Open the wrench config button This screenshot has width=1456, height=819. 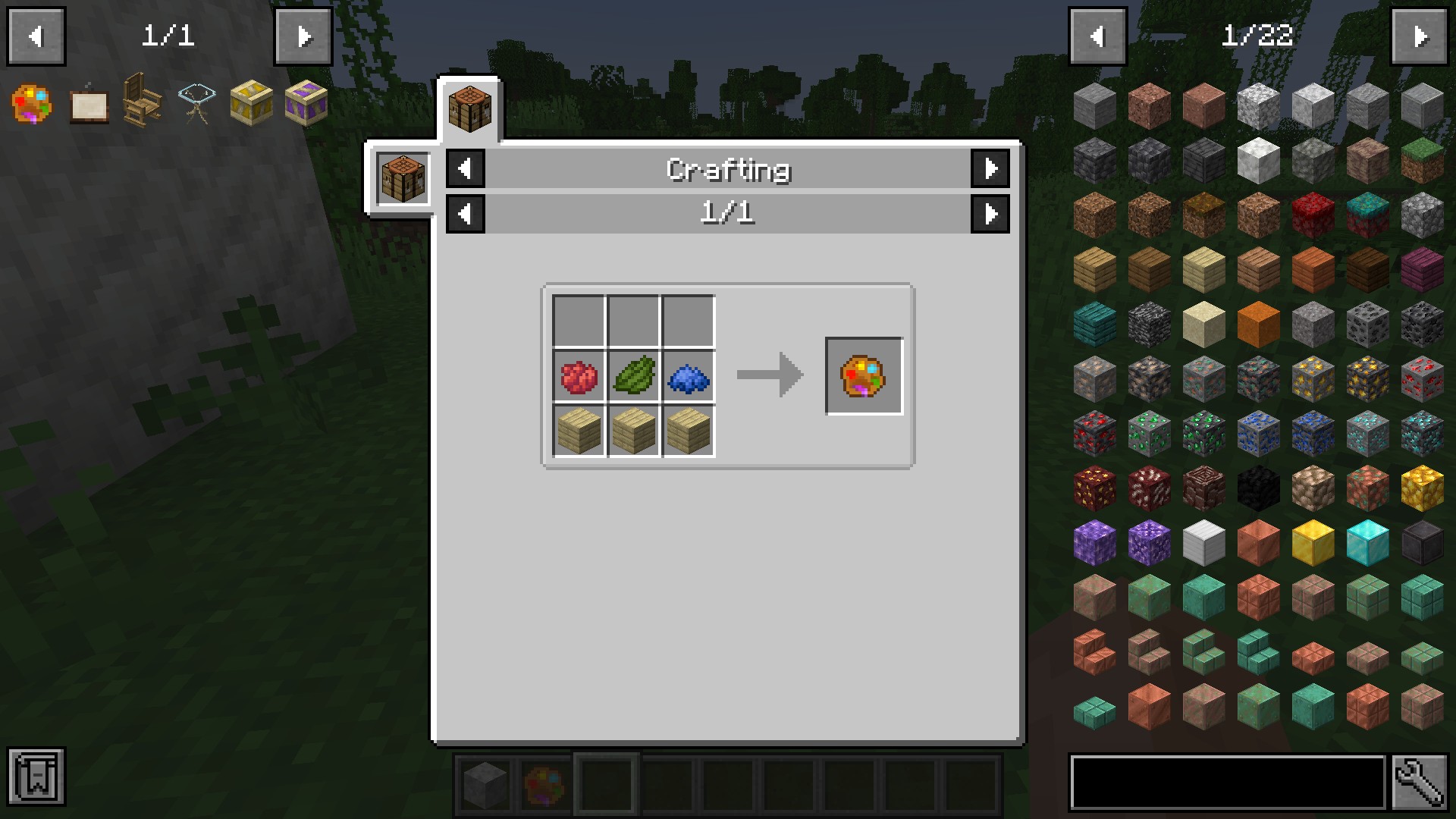[1420, 782]
